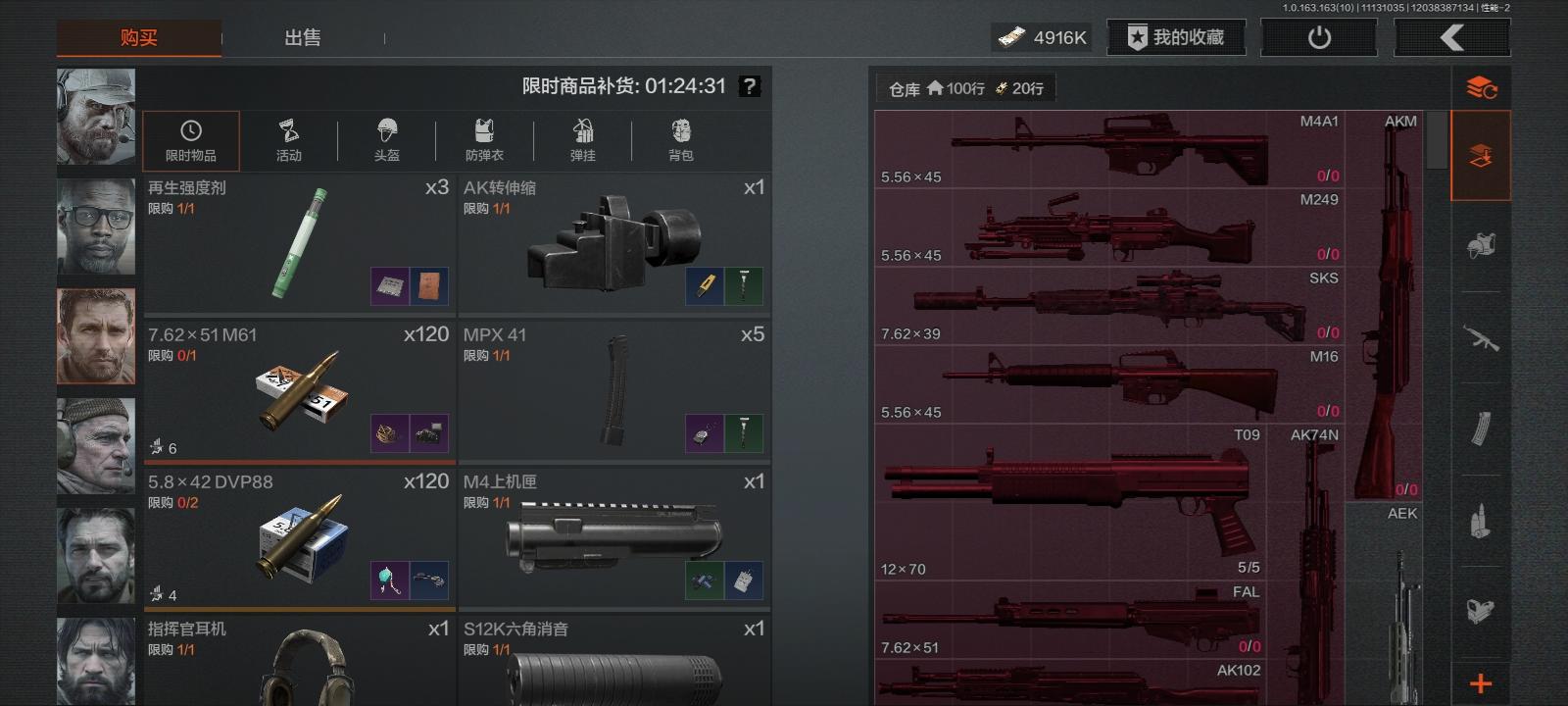Select the 防弹衣 vest category icon
Screen dimensions: 1568x706
(485, 140)
